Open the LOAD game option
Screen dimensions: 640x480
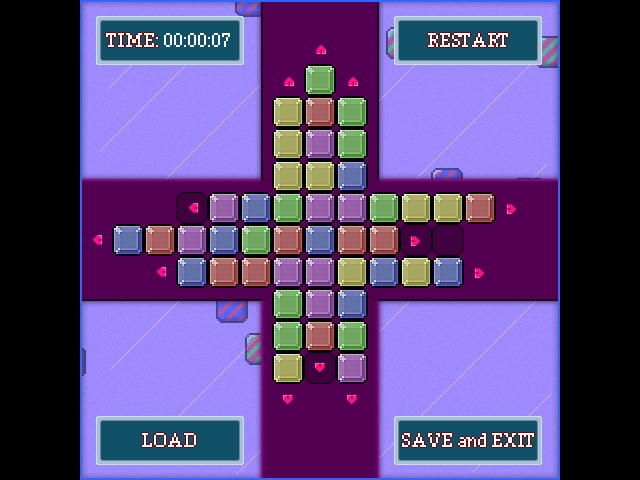click(169, 440)
